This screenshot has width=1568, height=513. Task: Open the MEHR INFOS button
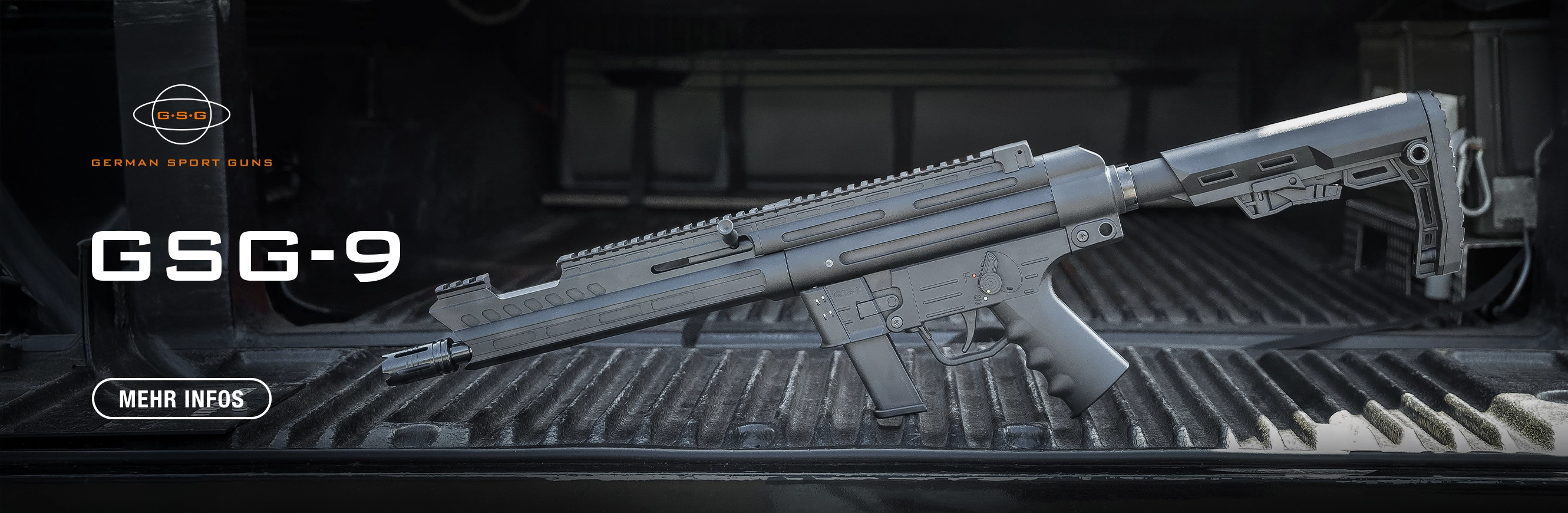(181, 399)
